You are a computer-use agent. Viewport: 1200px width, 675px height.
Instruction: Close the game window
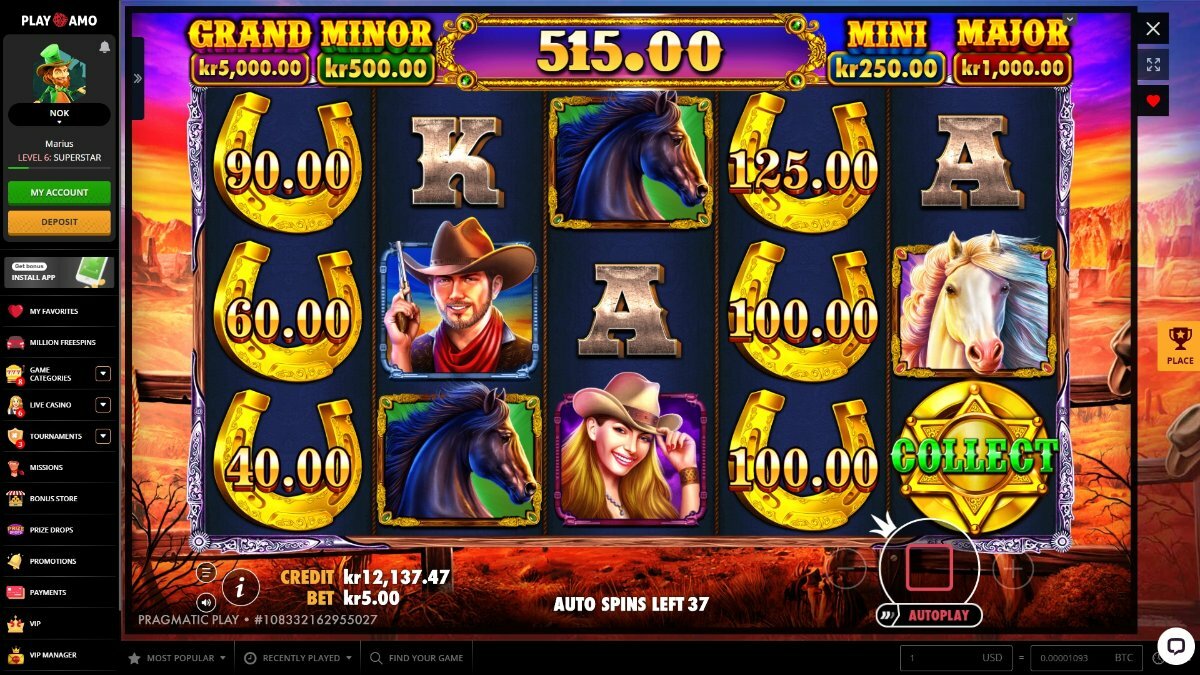1153,28
